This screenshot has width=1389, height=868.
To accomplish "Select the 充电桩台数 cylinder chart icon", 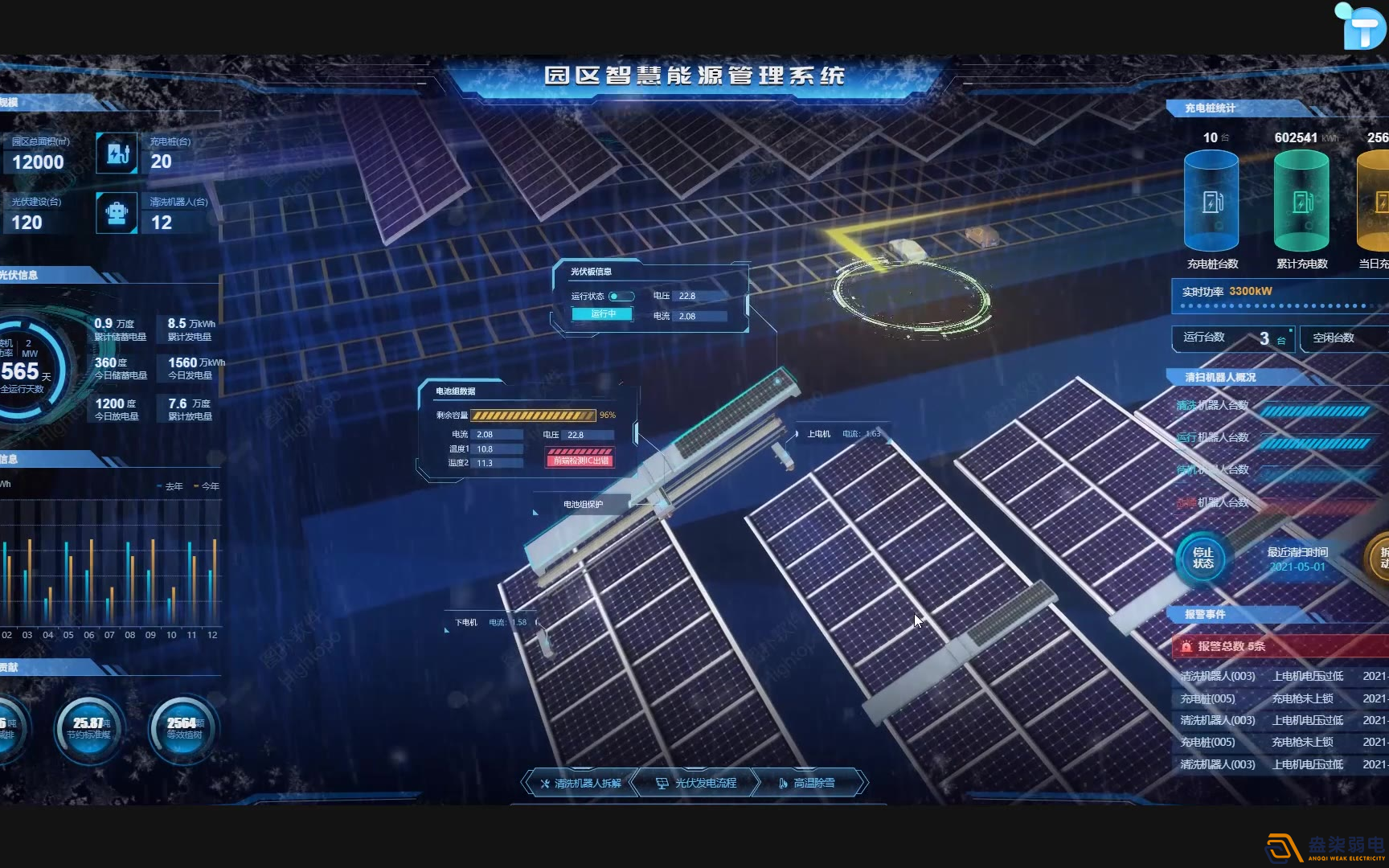I will (1211, 201).
